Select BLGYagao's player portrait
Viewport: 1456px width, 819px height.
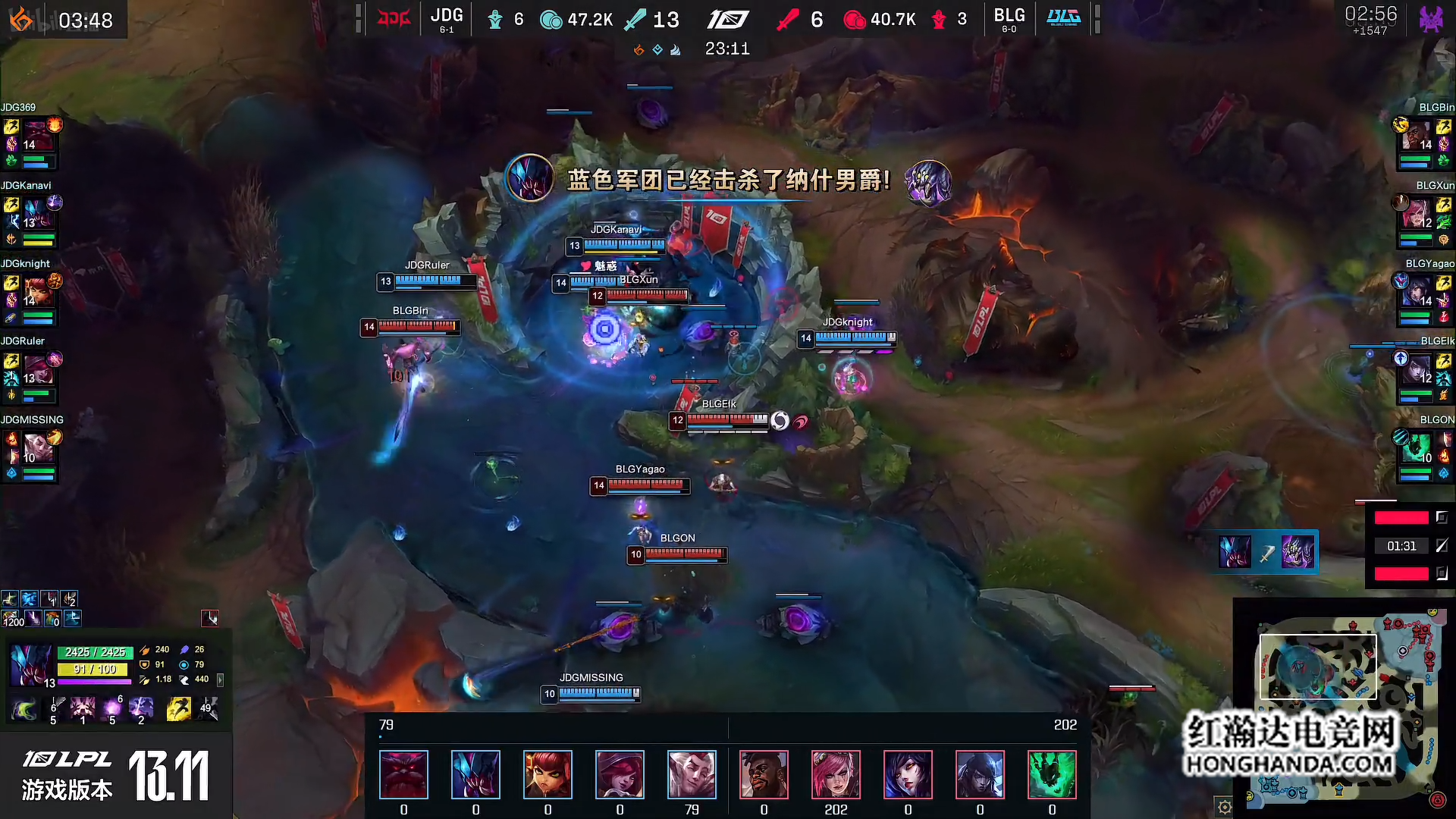(x=1417, y=293)
